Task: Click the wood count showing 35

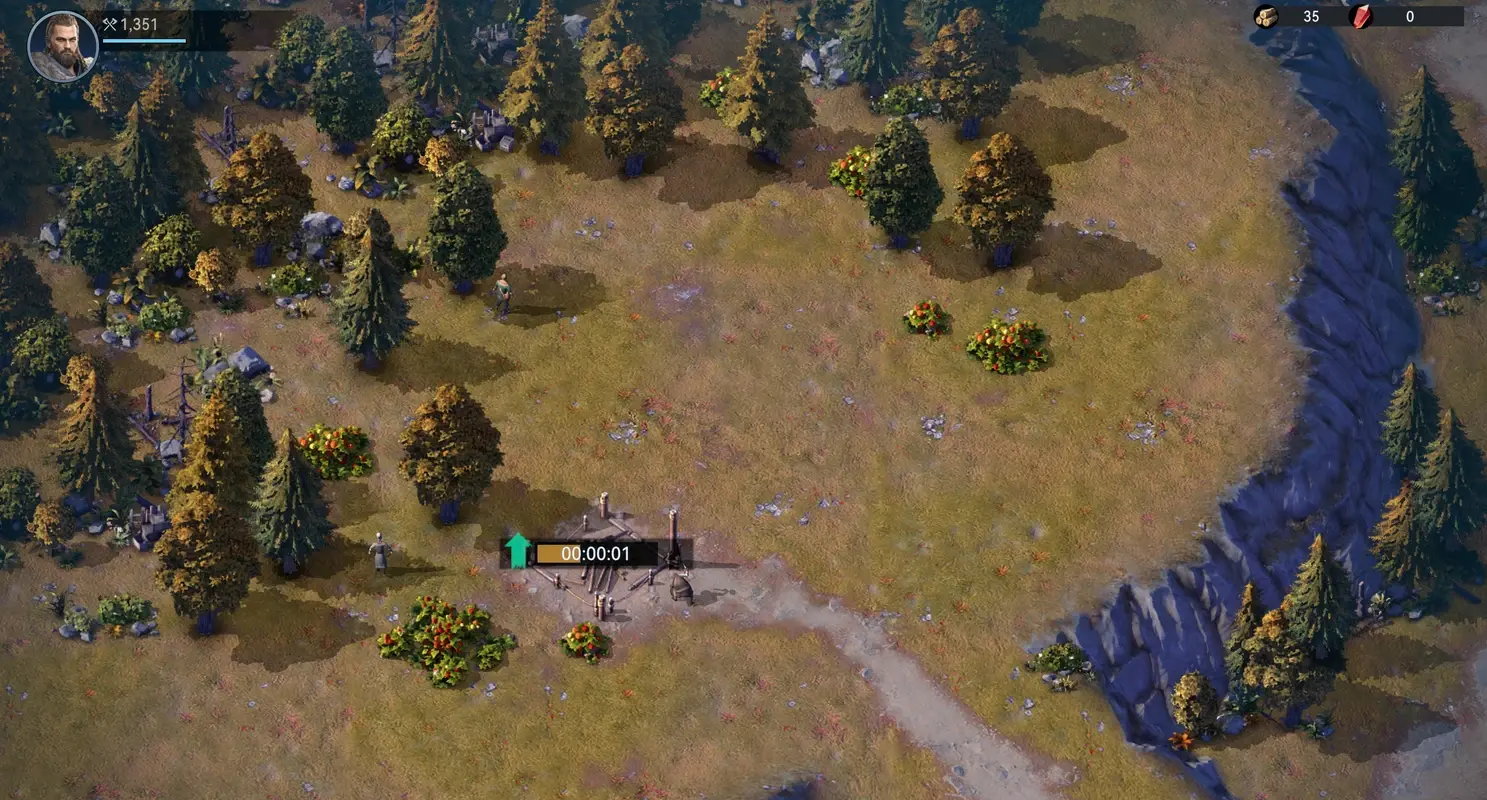Action: point(1311,17)
